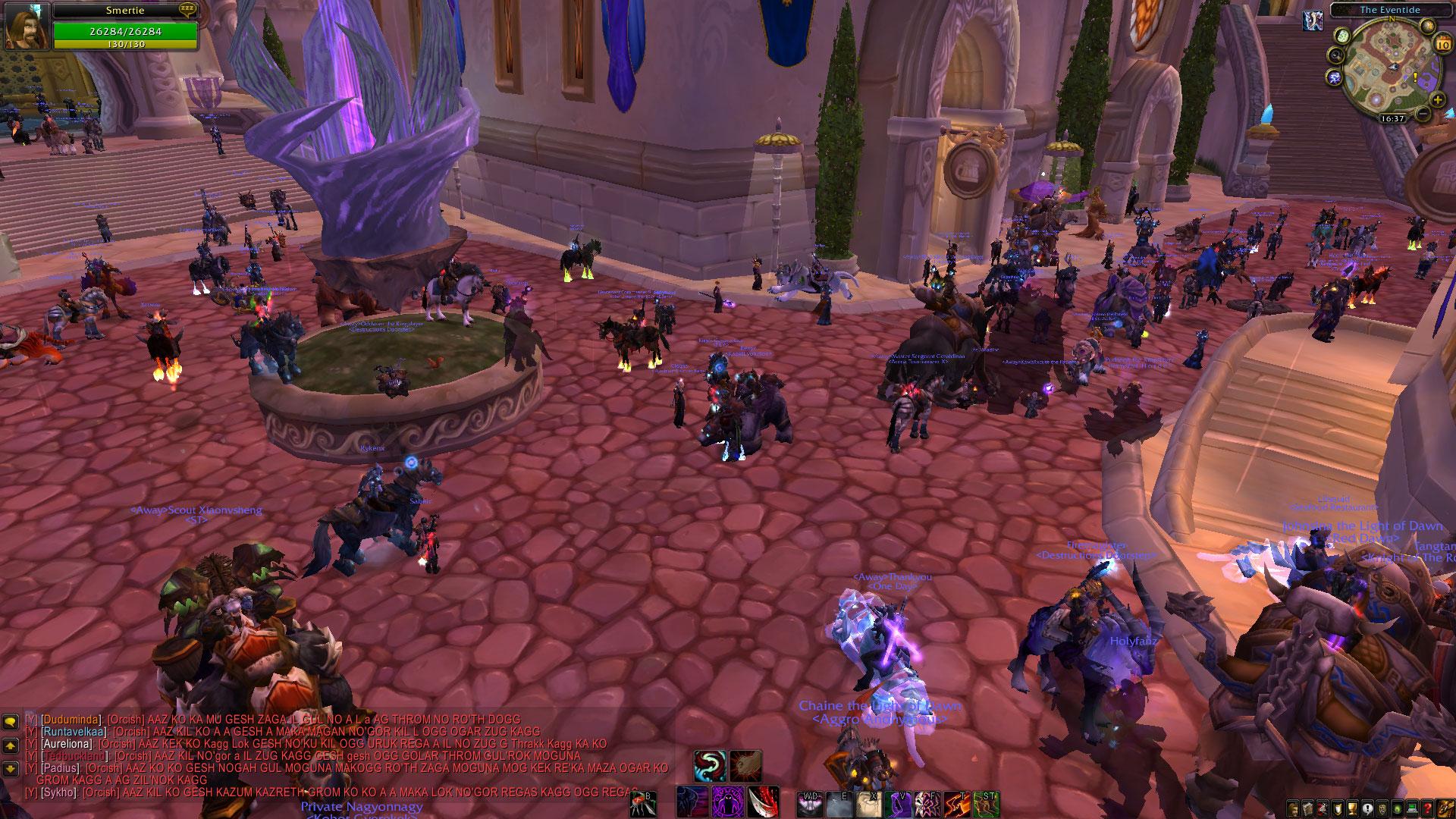Open the main menu computer button

coord(1413,808)
